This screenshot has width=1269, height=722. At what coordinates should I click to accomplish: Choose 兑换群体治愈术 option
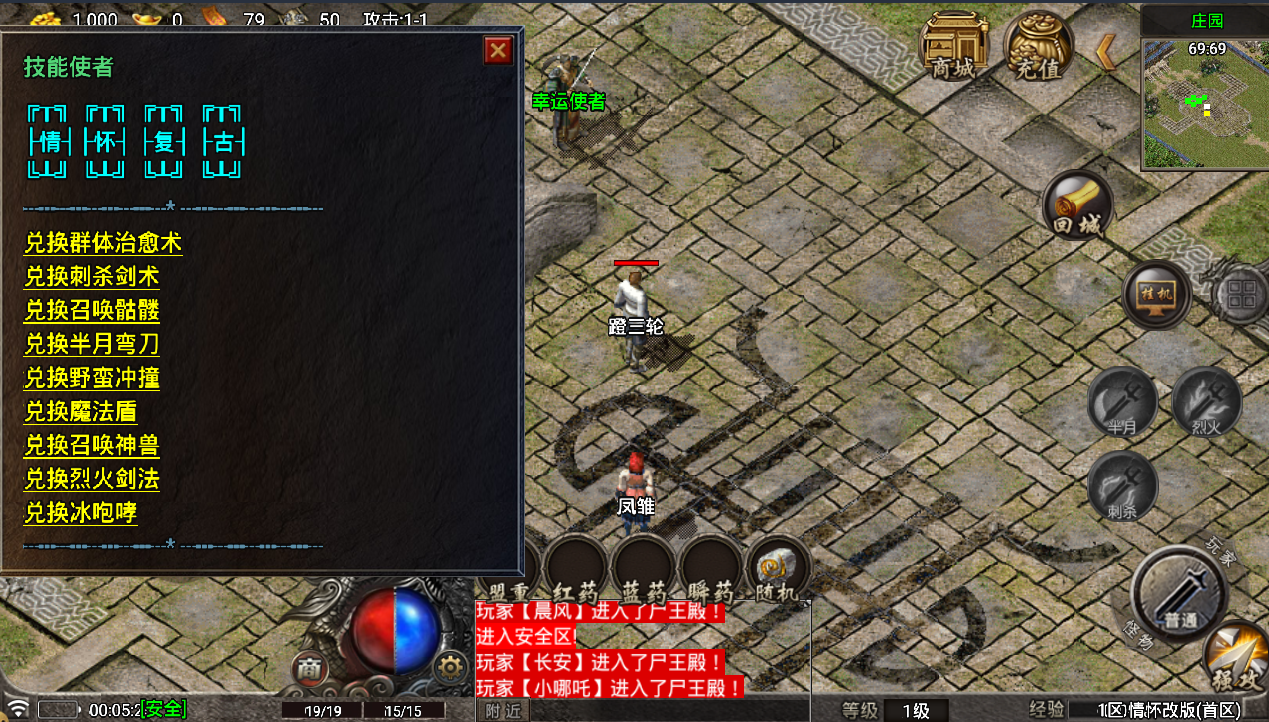[x=103, y=243]
